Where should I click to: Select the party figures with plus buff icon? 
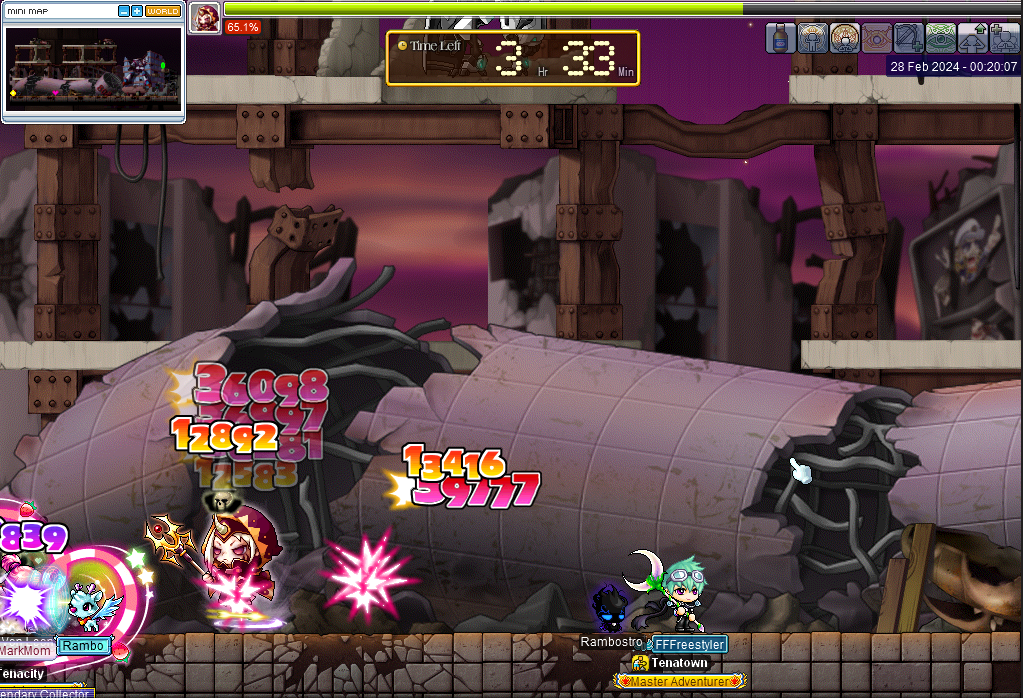coord(1003,38)
